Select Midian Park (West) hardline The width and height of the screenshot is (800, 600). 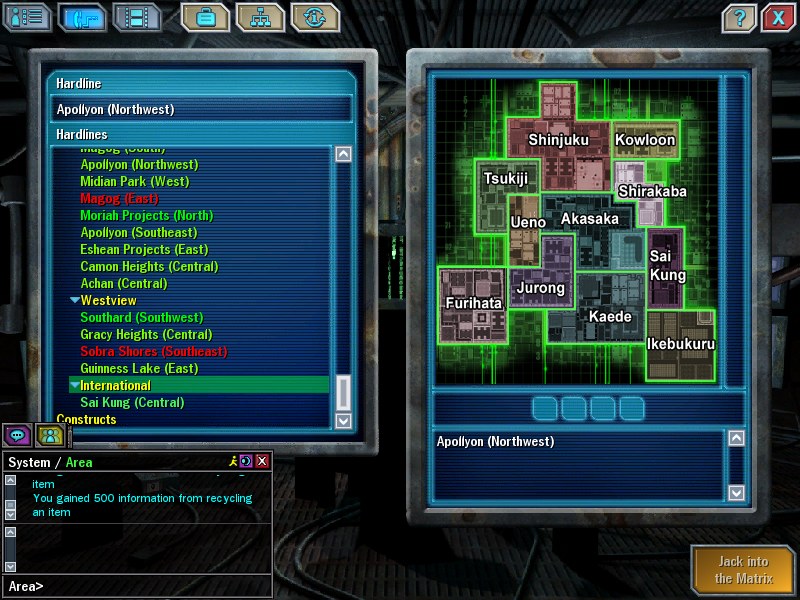tap(134, 182)
